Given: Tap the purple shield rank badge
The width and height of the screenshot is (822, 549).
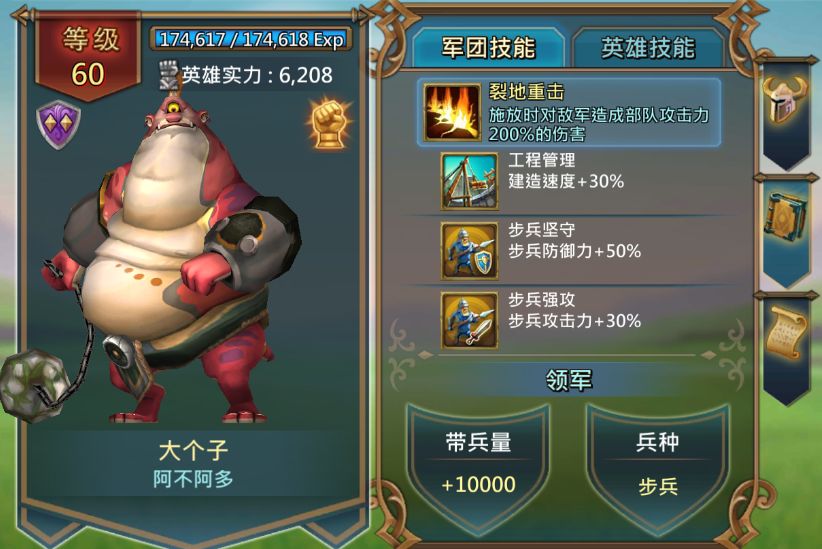Looking at the screenshot, I should click(59, 126).
